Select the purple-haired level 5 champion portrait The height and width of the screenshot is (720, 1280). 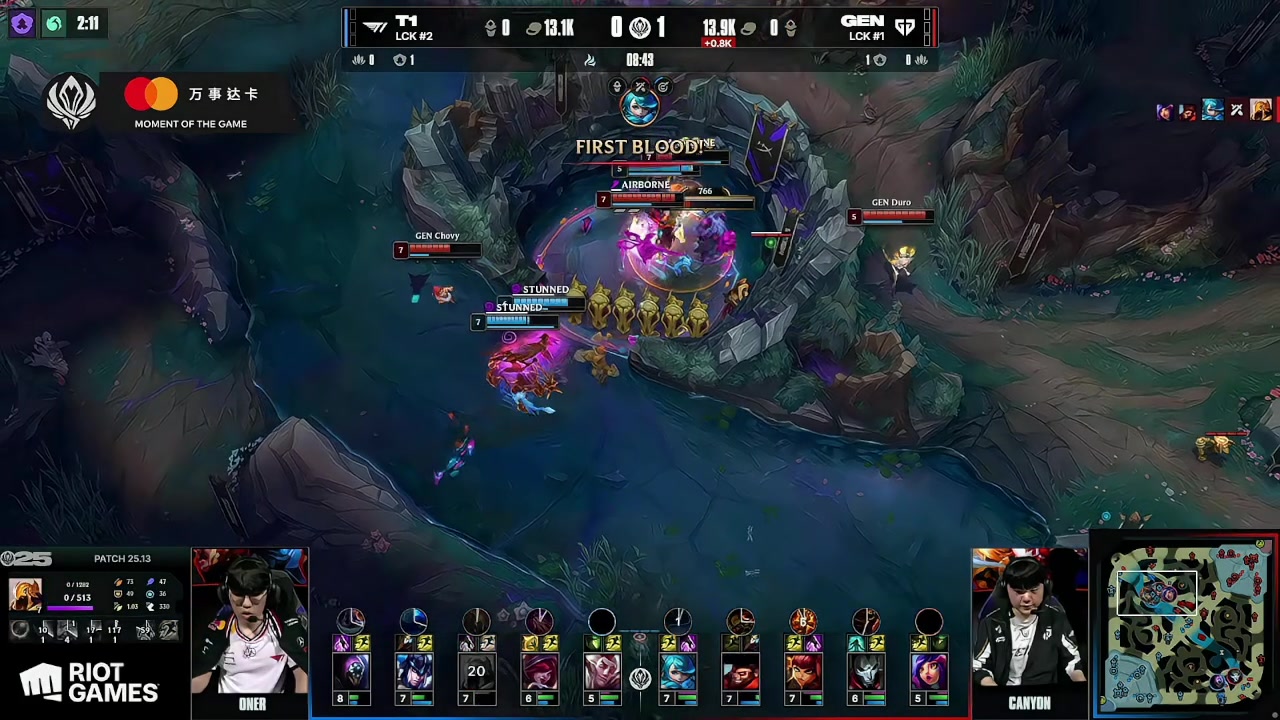click(929, 671)
